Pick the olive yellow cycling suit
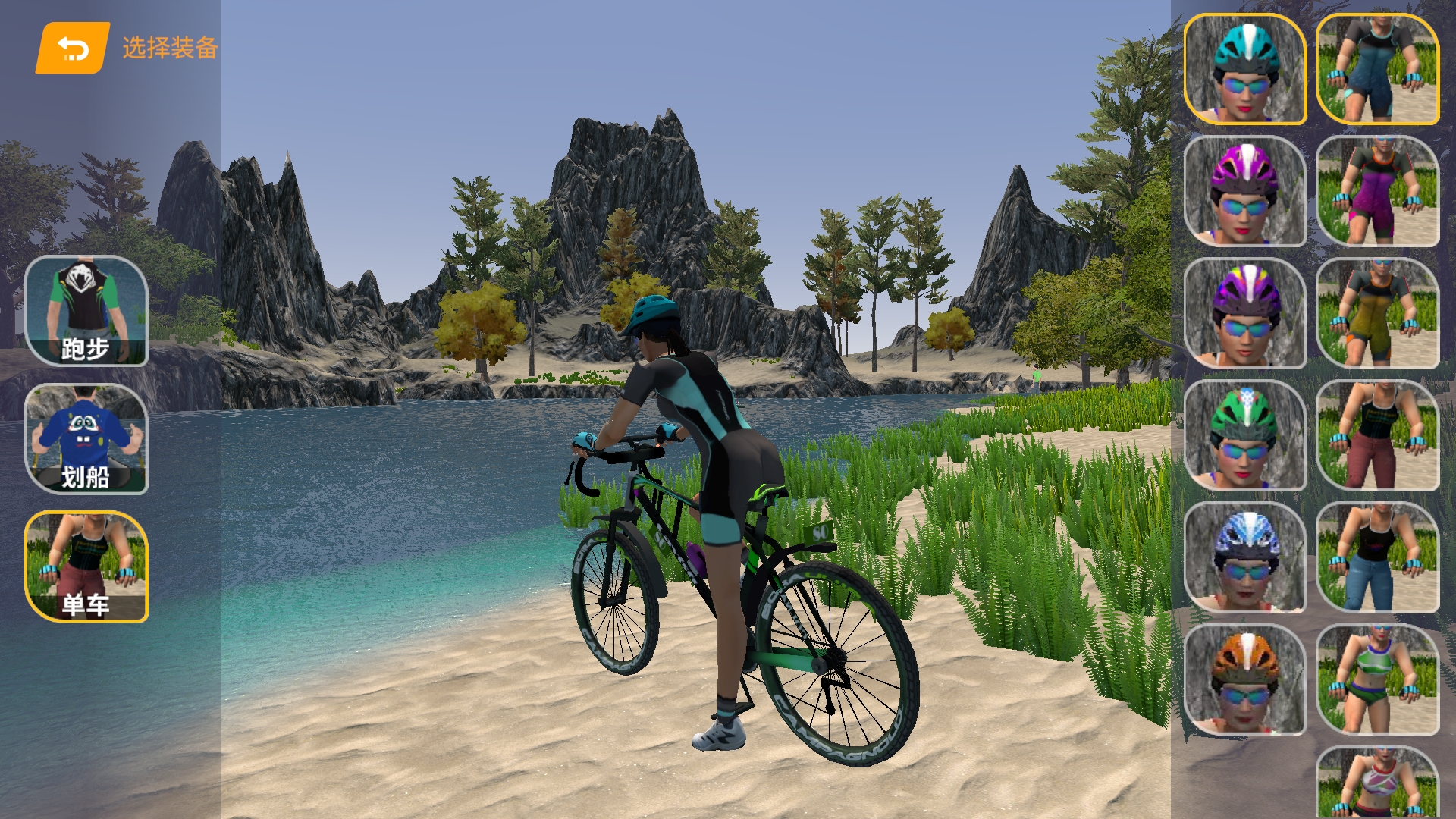Screen dimensions: 1456x819 click(1377, 313)
